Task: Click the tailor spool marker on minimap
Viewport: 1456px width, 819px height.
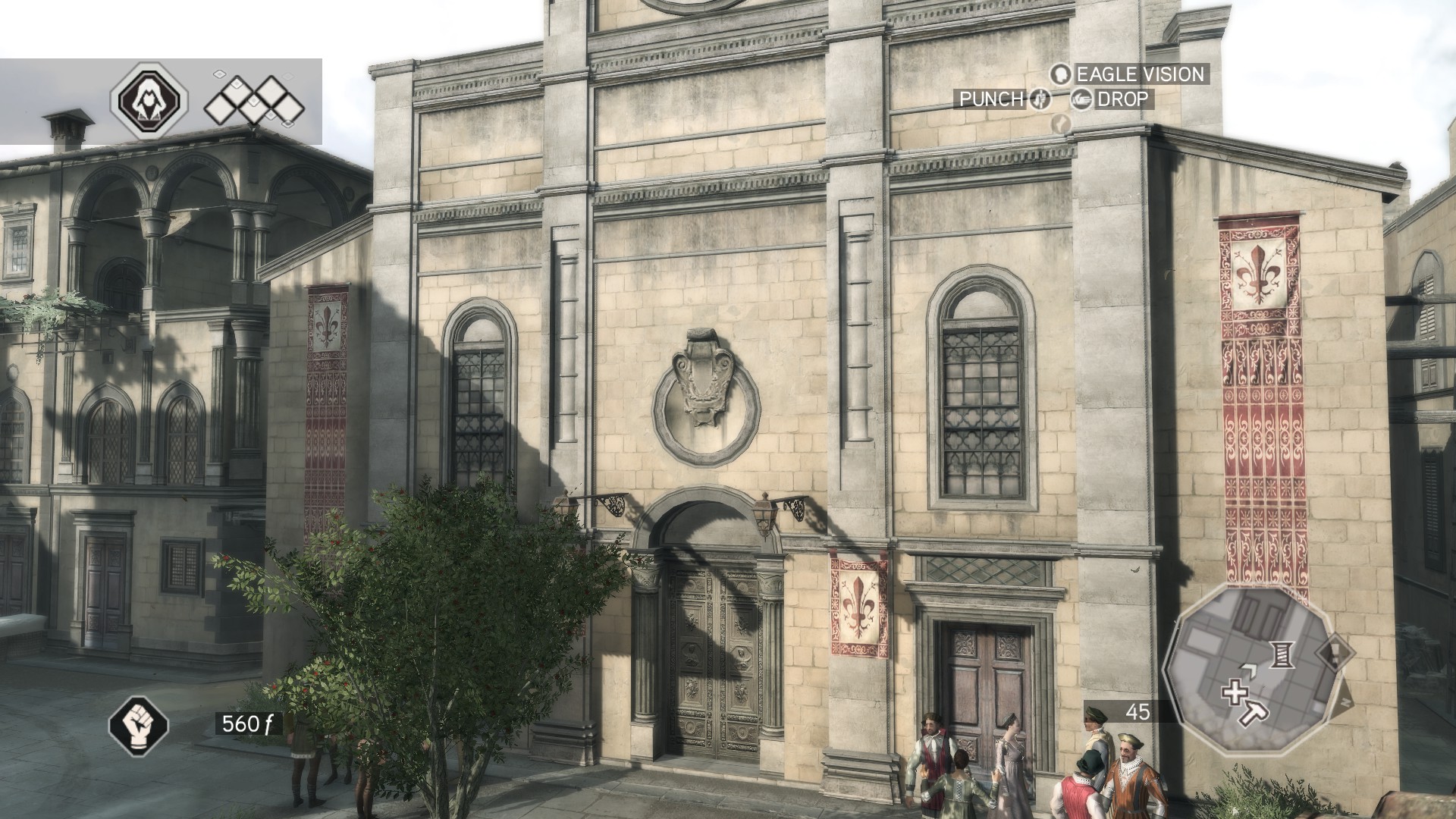Action: click(x=1281, y=654)
